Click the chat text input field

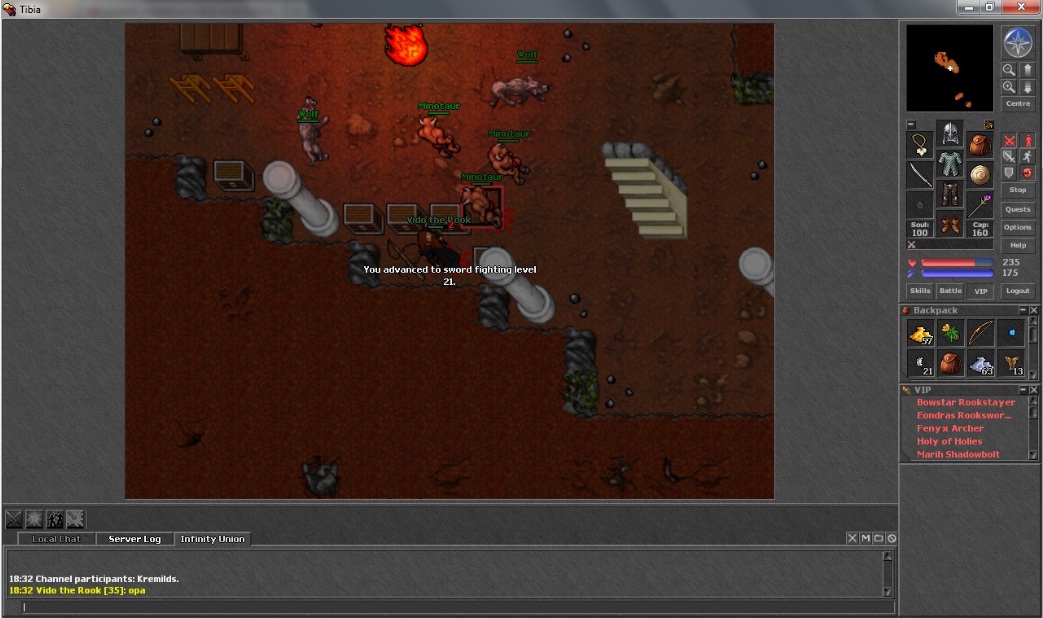tap(450, 606)
